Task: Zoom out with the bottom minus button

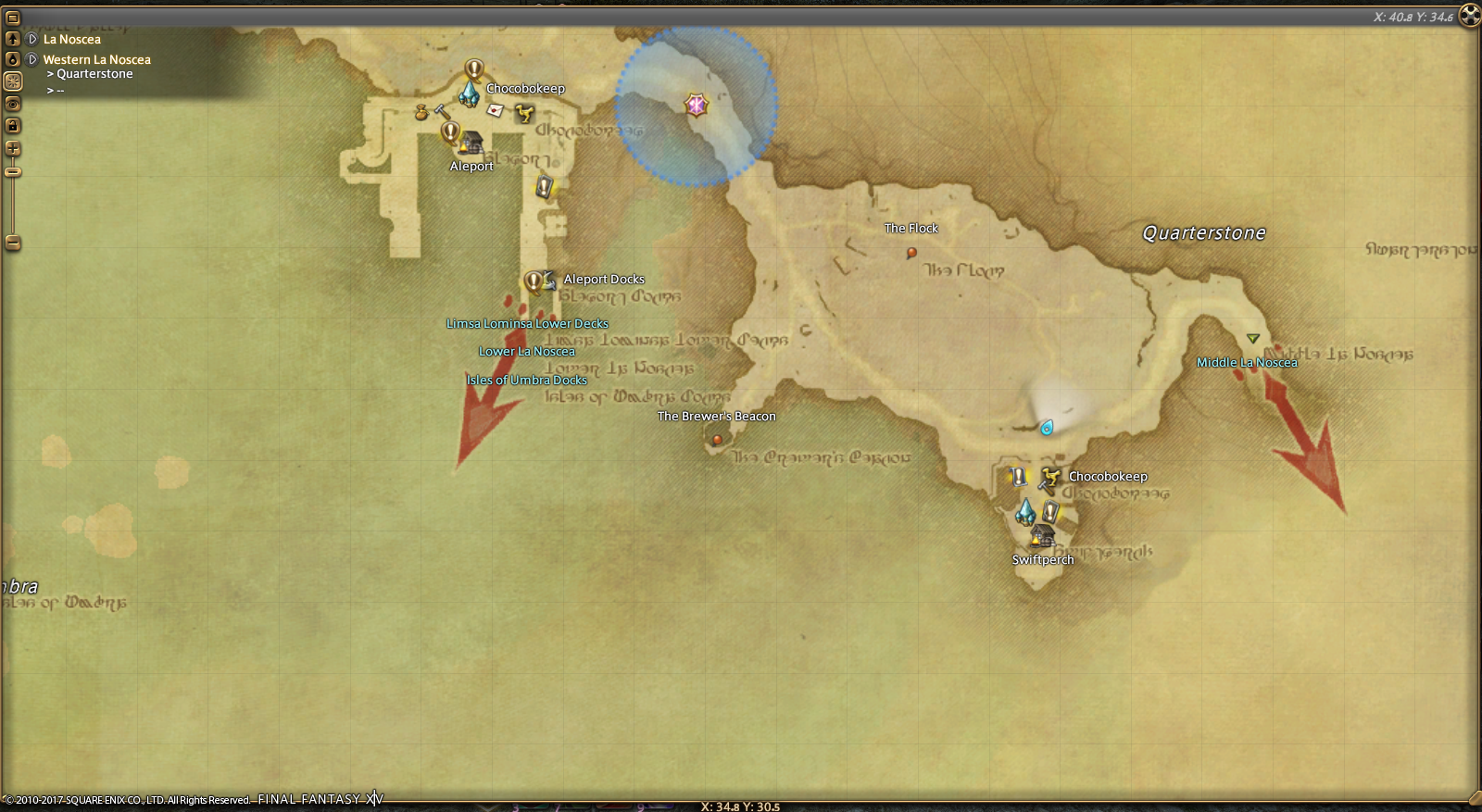Action: coord(13,243)
